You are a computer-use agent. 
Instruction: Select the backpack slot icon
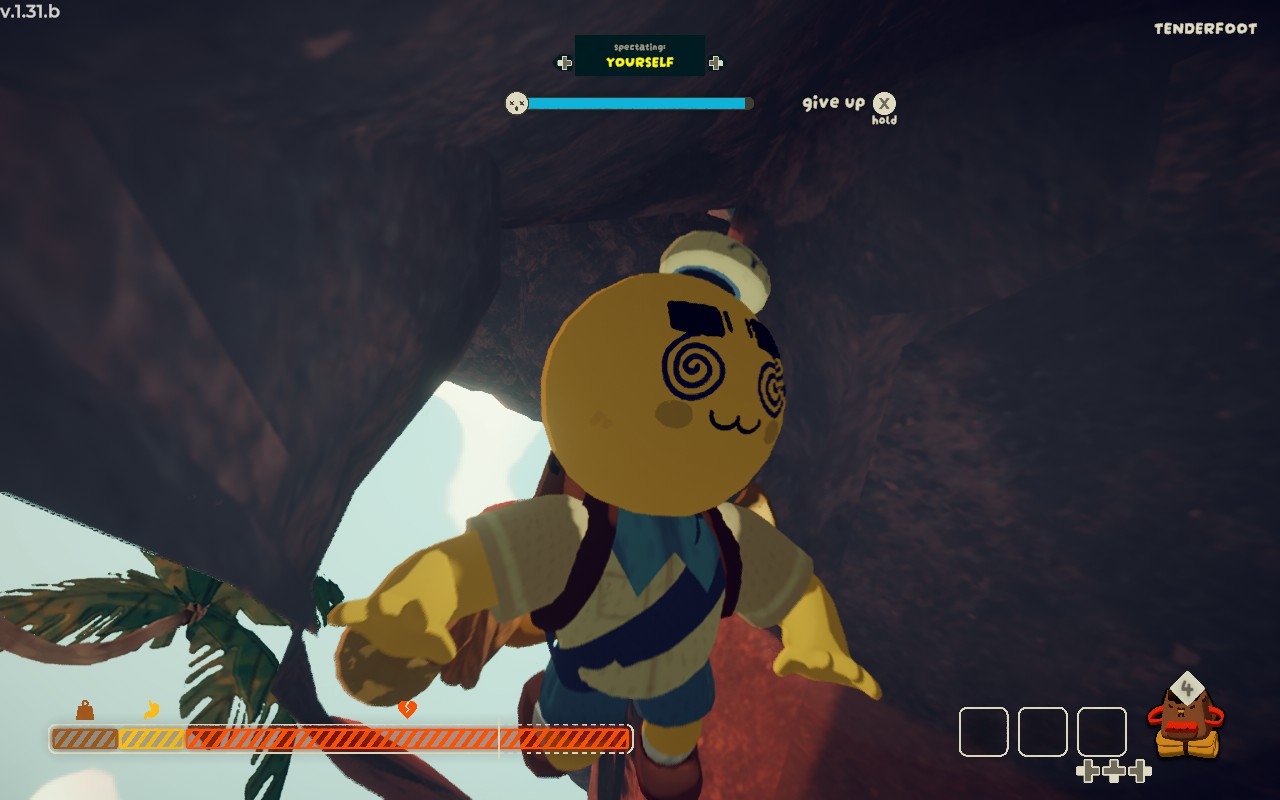coord(1186,720)
